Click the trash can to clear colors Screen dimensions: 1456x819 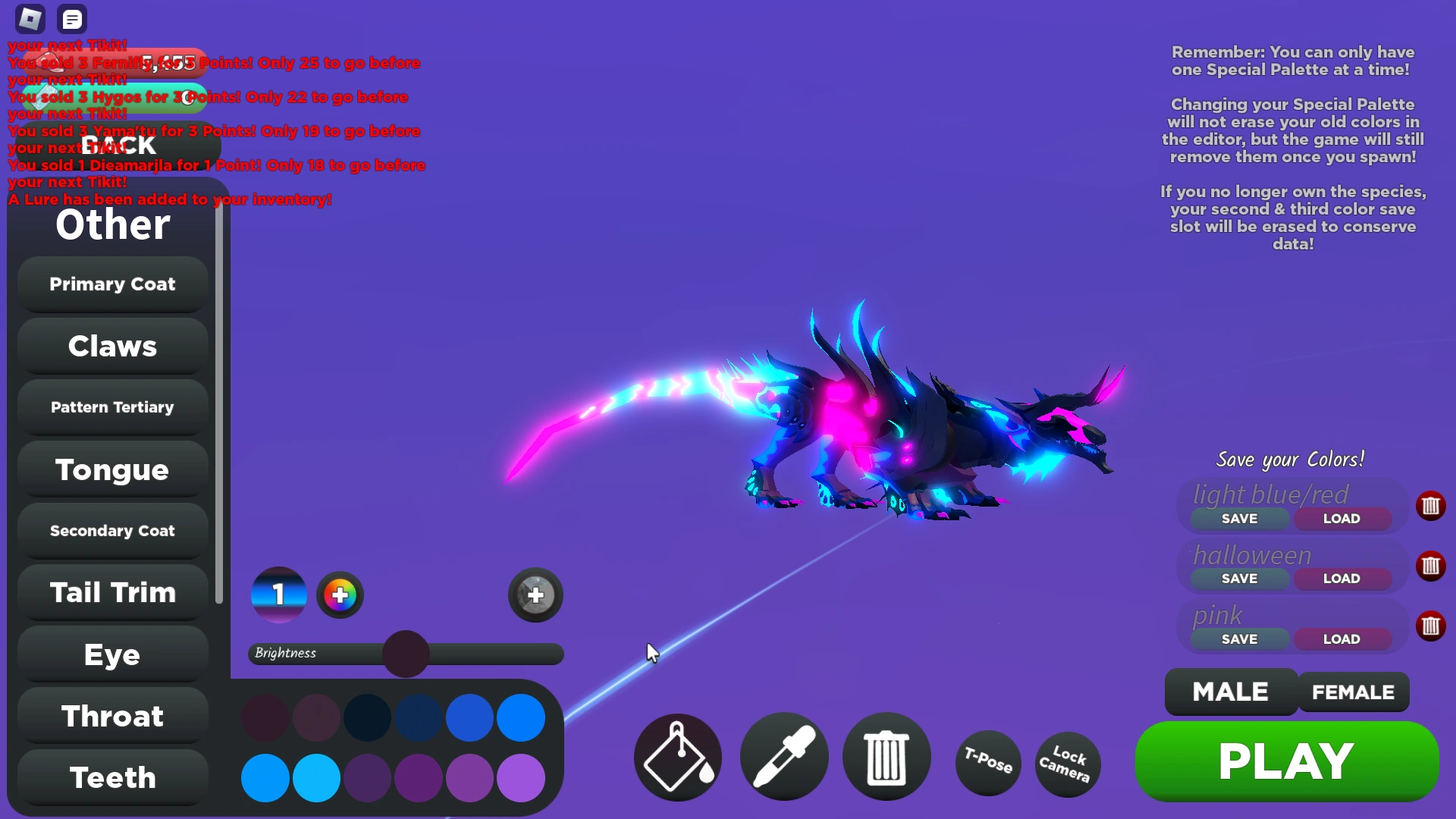point(886,758)
